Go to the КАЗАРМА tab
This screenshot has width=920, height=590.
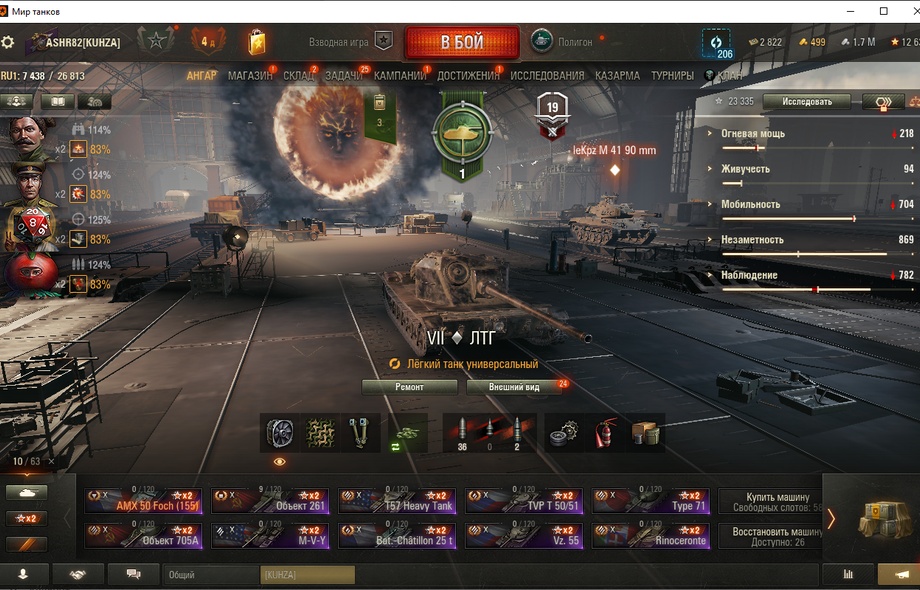pos(617,76)
